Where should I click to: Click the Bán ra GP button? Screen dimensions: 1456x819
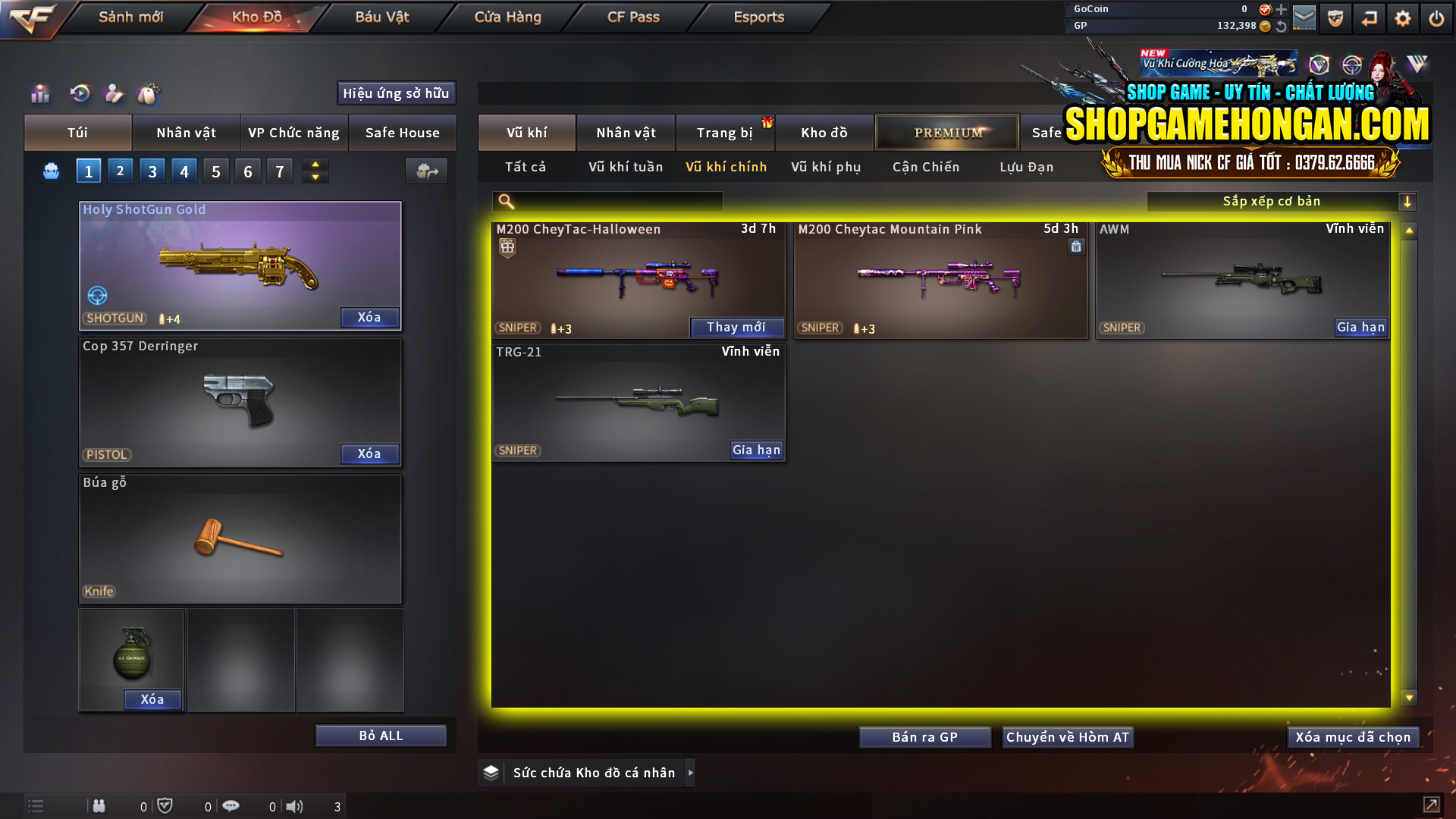point(924,736)
